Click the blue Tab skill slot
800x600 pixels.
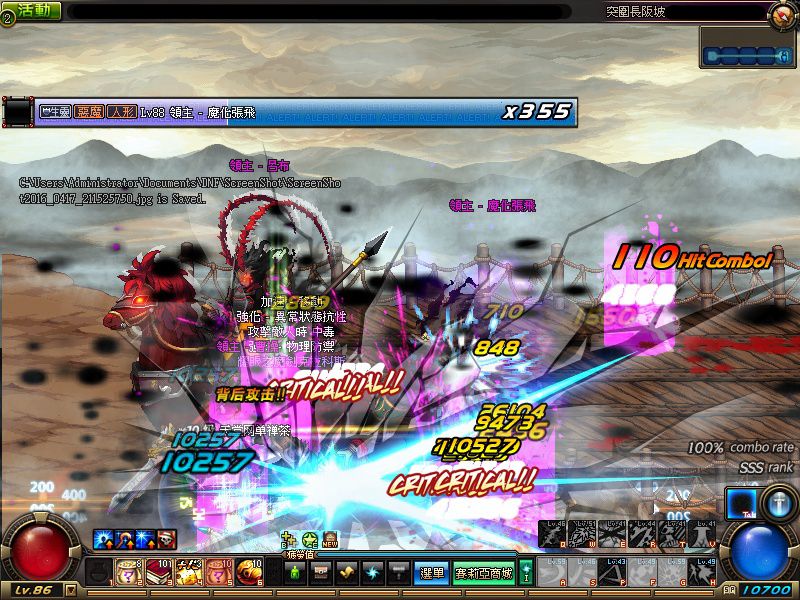click(741, 503)
